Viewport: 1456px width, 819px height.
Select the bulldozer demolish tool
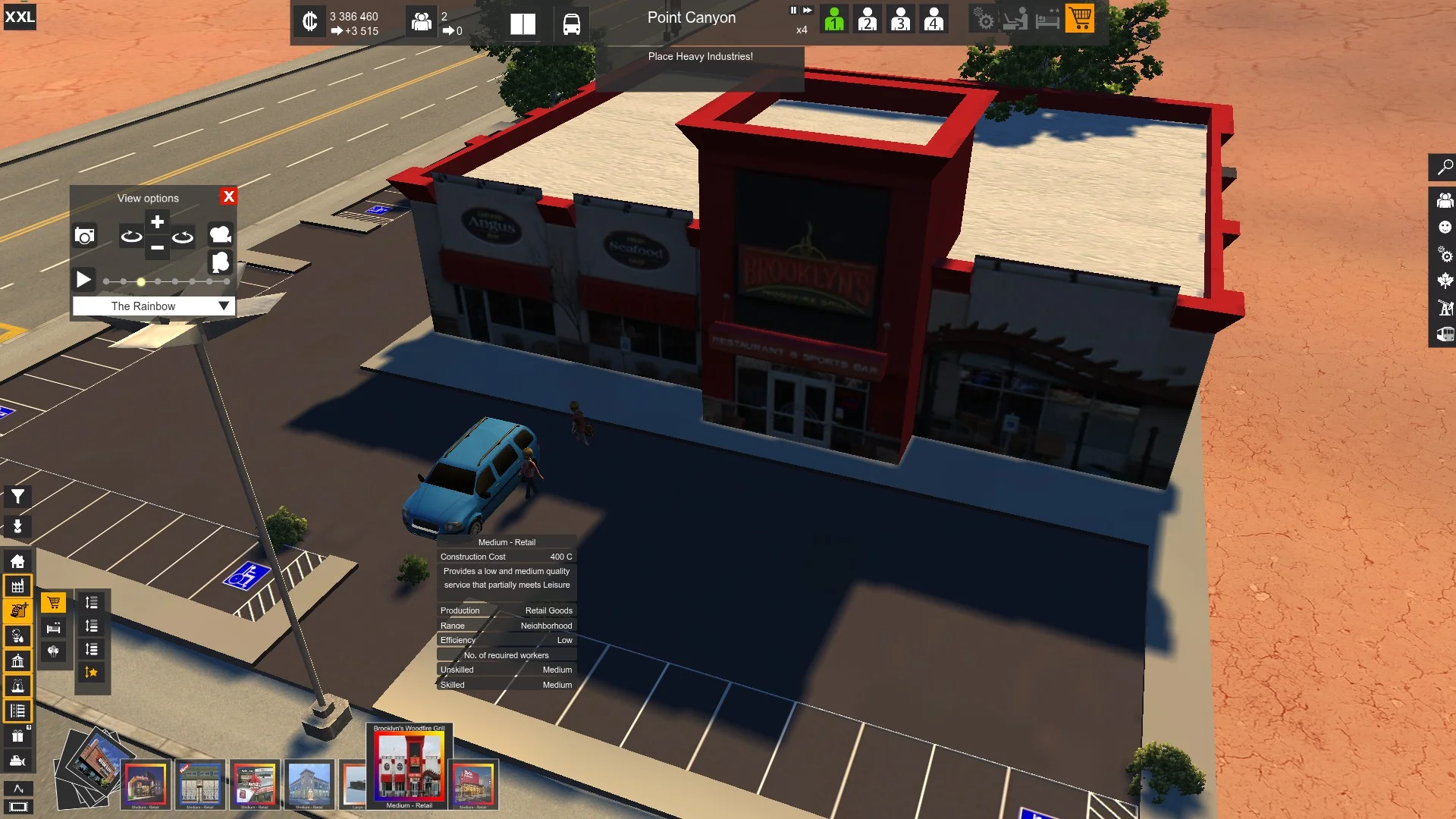(x=17, y=761)
